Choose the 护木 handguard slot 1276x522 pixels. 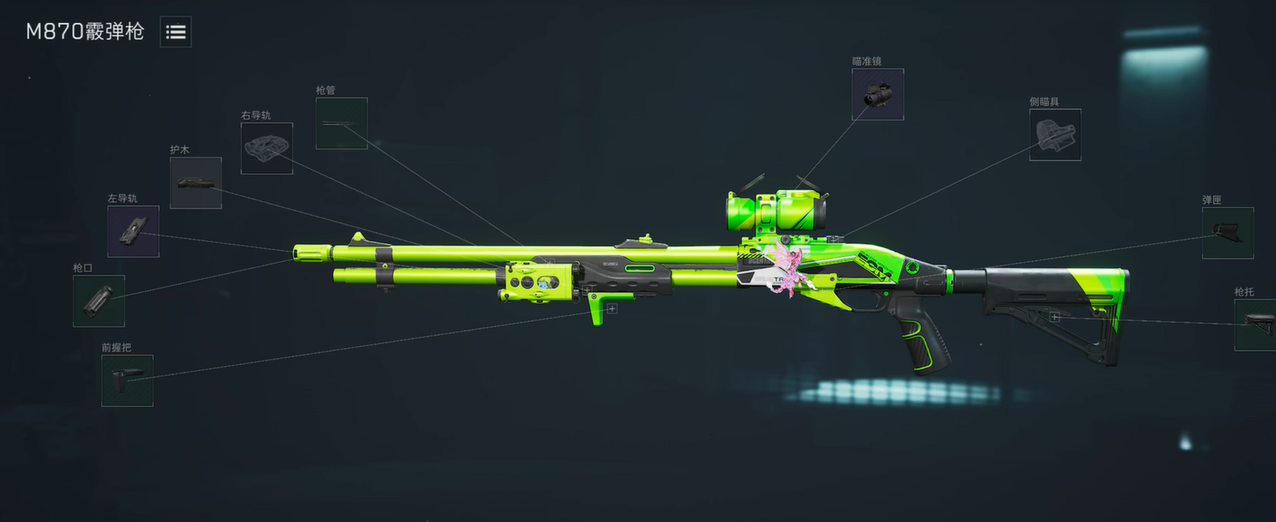(x=195, y=183)
